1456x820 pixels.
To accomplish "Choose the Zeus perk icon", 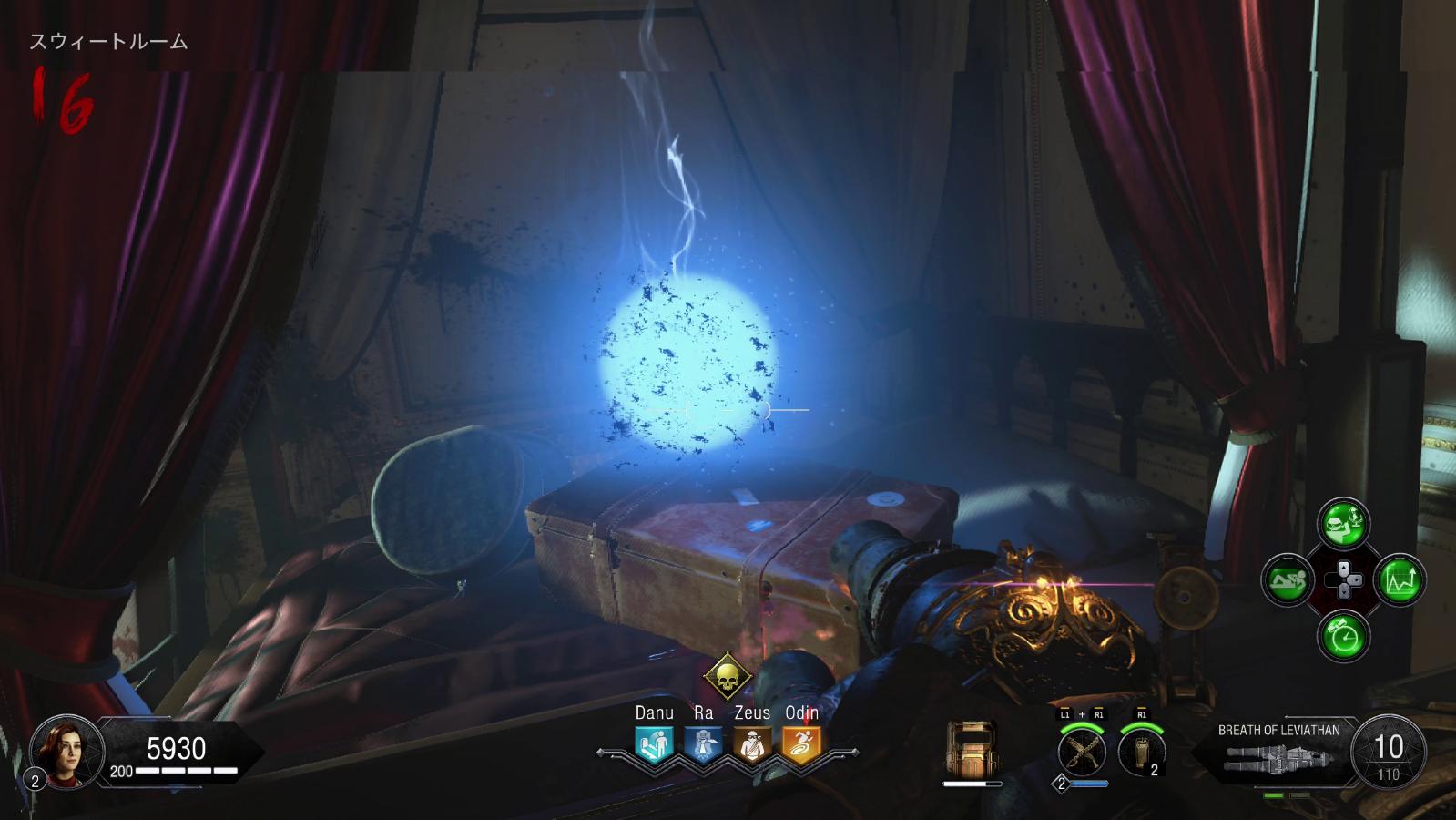I will (x=751, y=744).
